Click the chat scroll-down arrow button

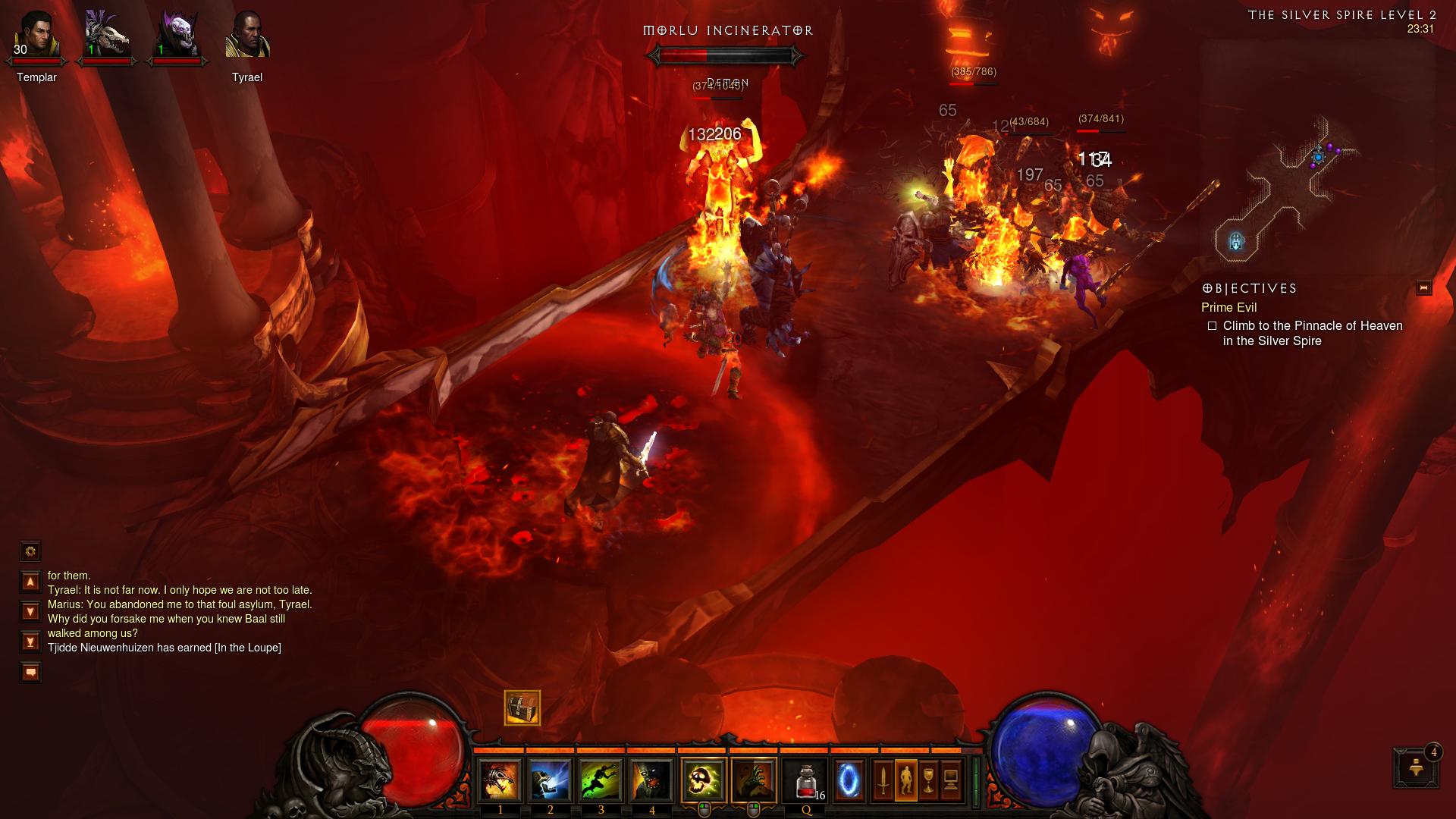click(30, 611)
